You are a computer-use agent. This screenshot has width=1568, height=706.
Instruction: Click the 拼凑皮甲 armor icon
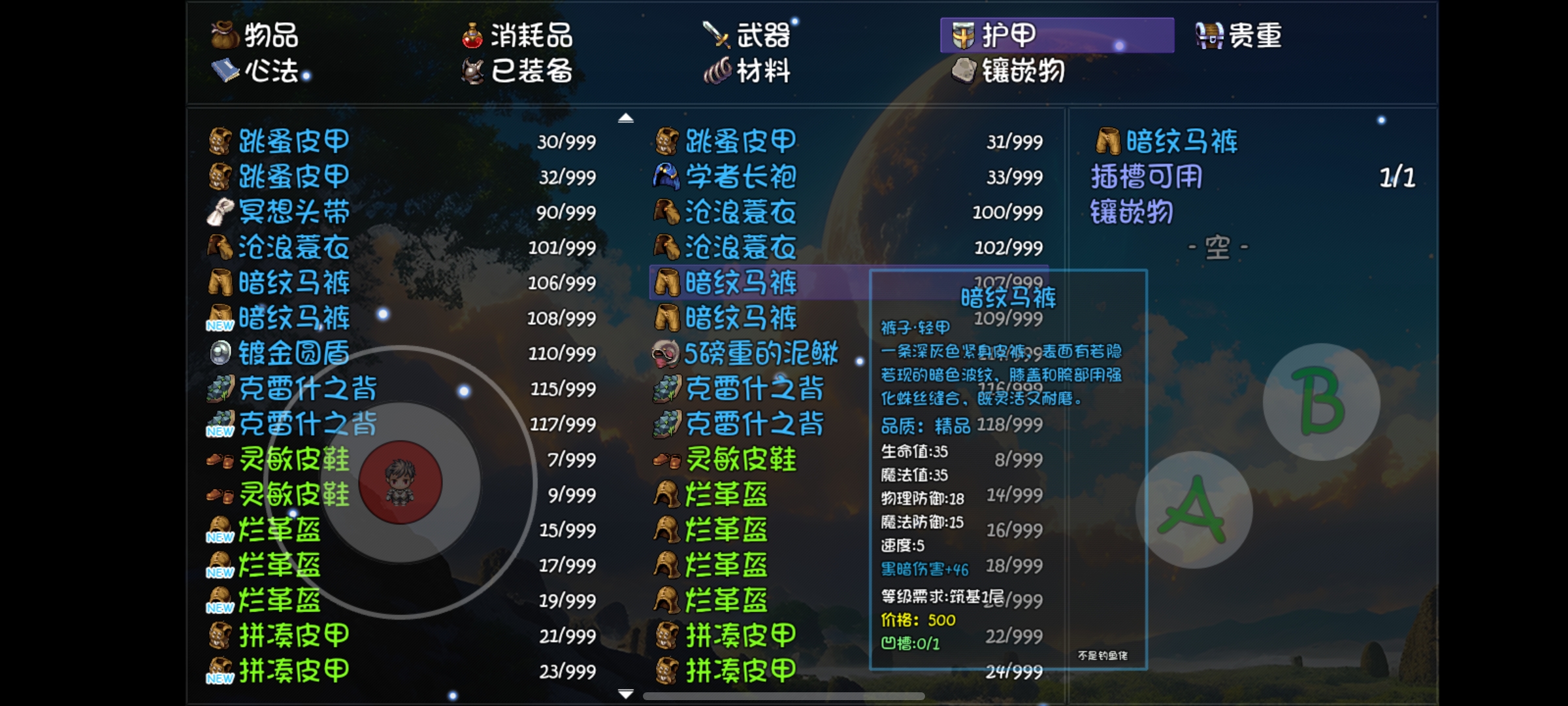[220, 635]
